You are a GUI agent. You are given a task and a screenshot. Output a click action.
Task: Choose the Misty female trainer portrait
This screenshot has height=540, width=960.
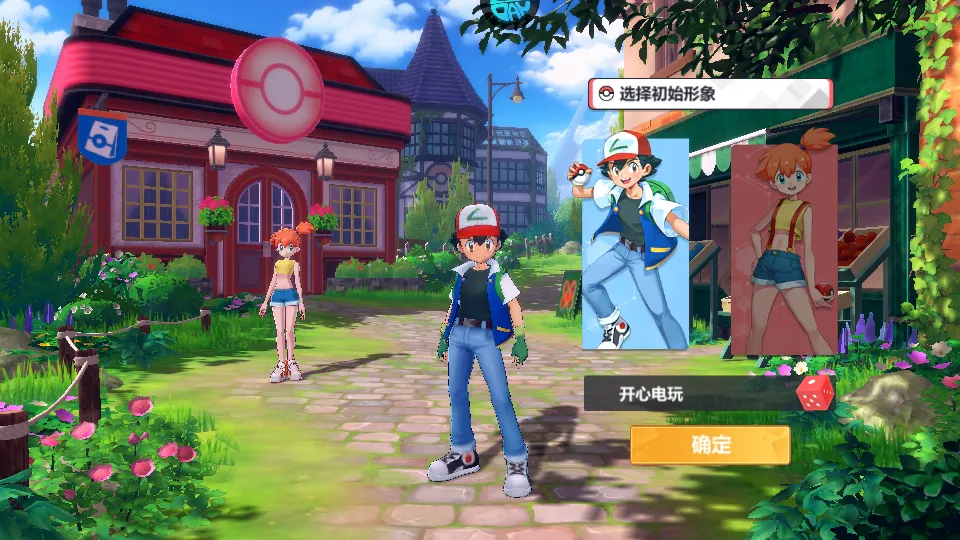[x=784, y=250]
